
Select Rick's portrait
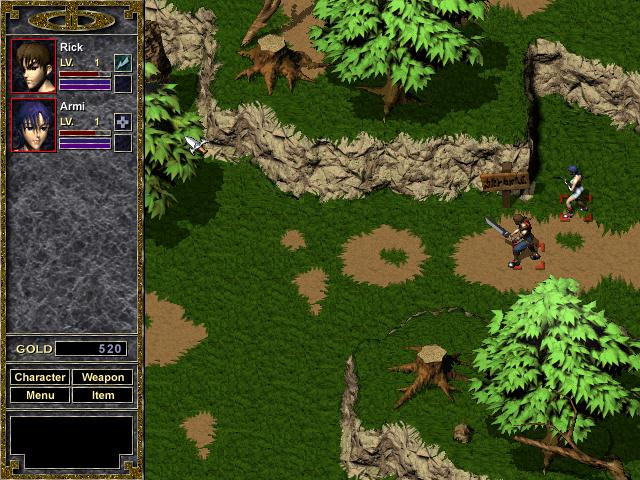33,66
